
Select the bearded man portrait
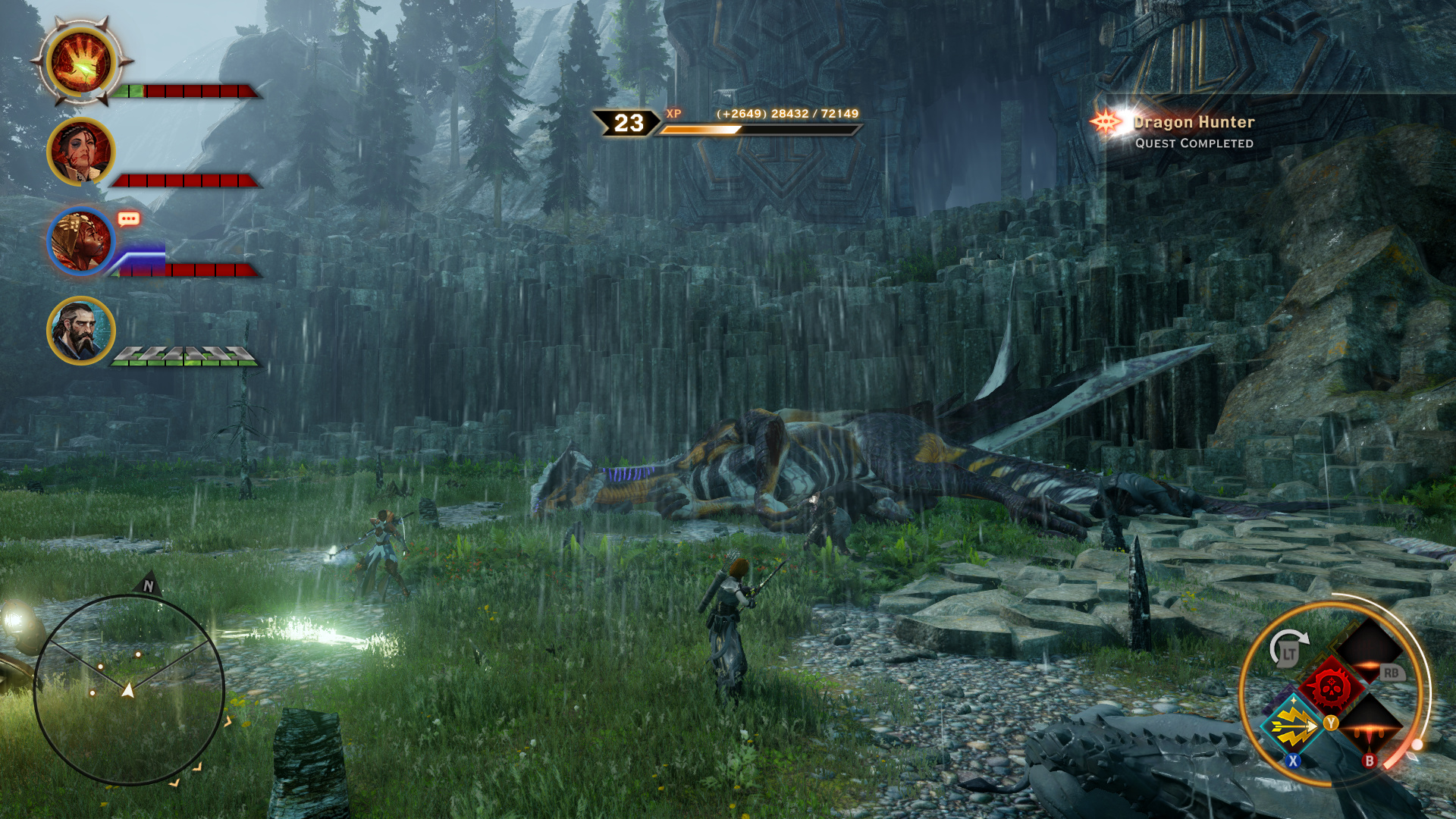coord(80,331)
